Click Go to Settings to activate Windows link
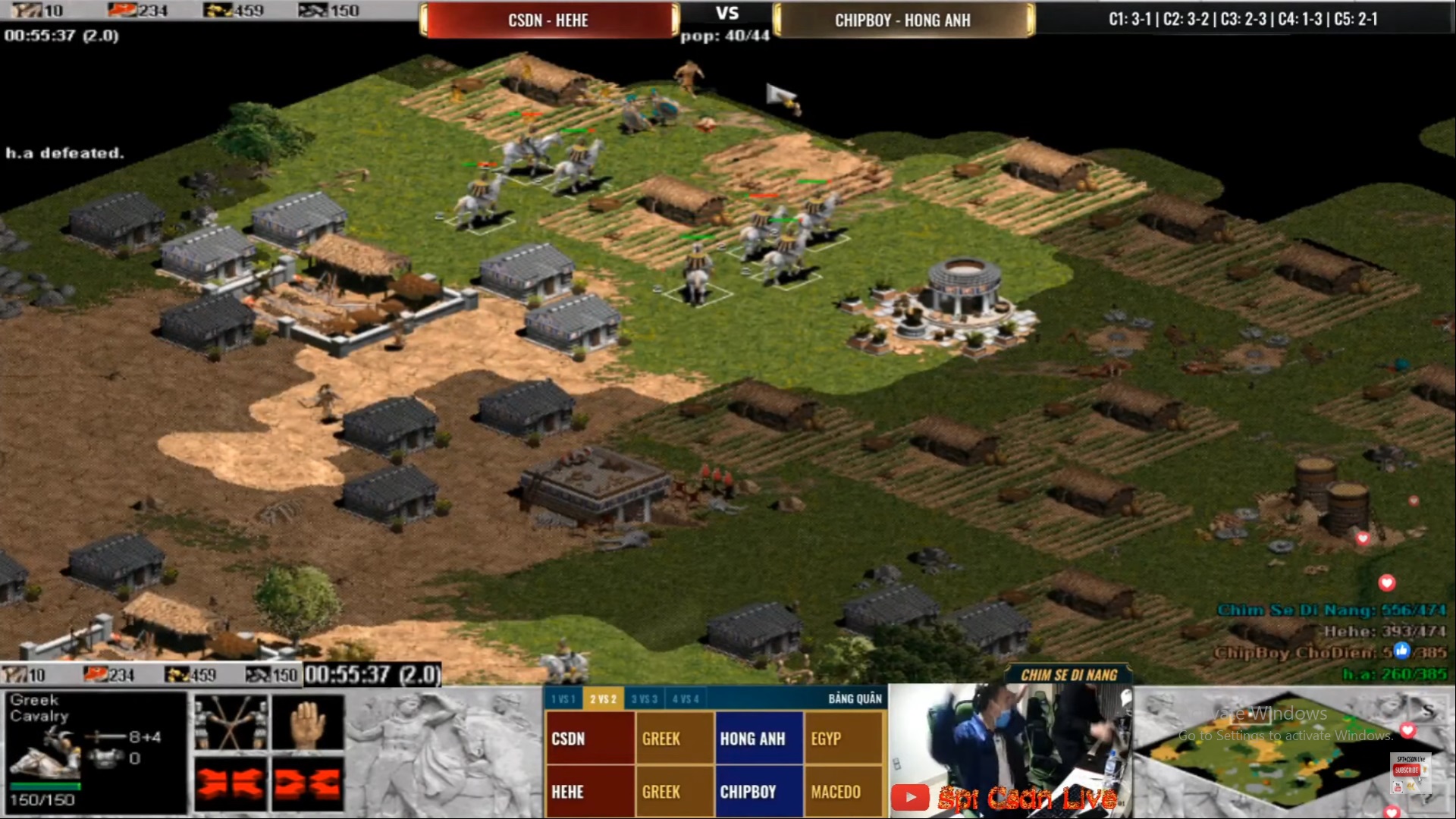The image size is (1456, 819). tap(1285, 735)
